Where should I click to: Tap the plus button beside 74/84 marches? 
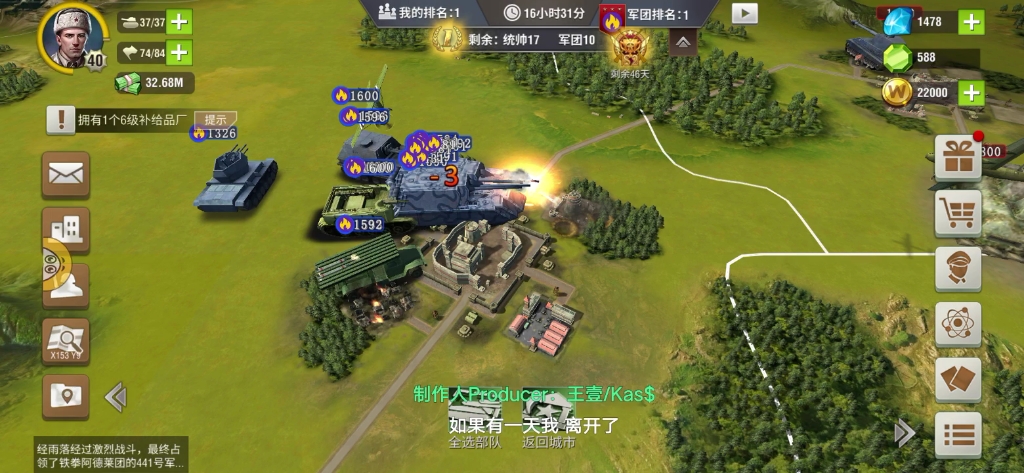click(x=179, y=53)
